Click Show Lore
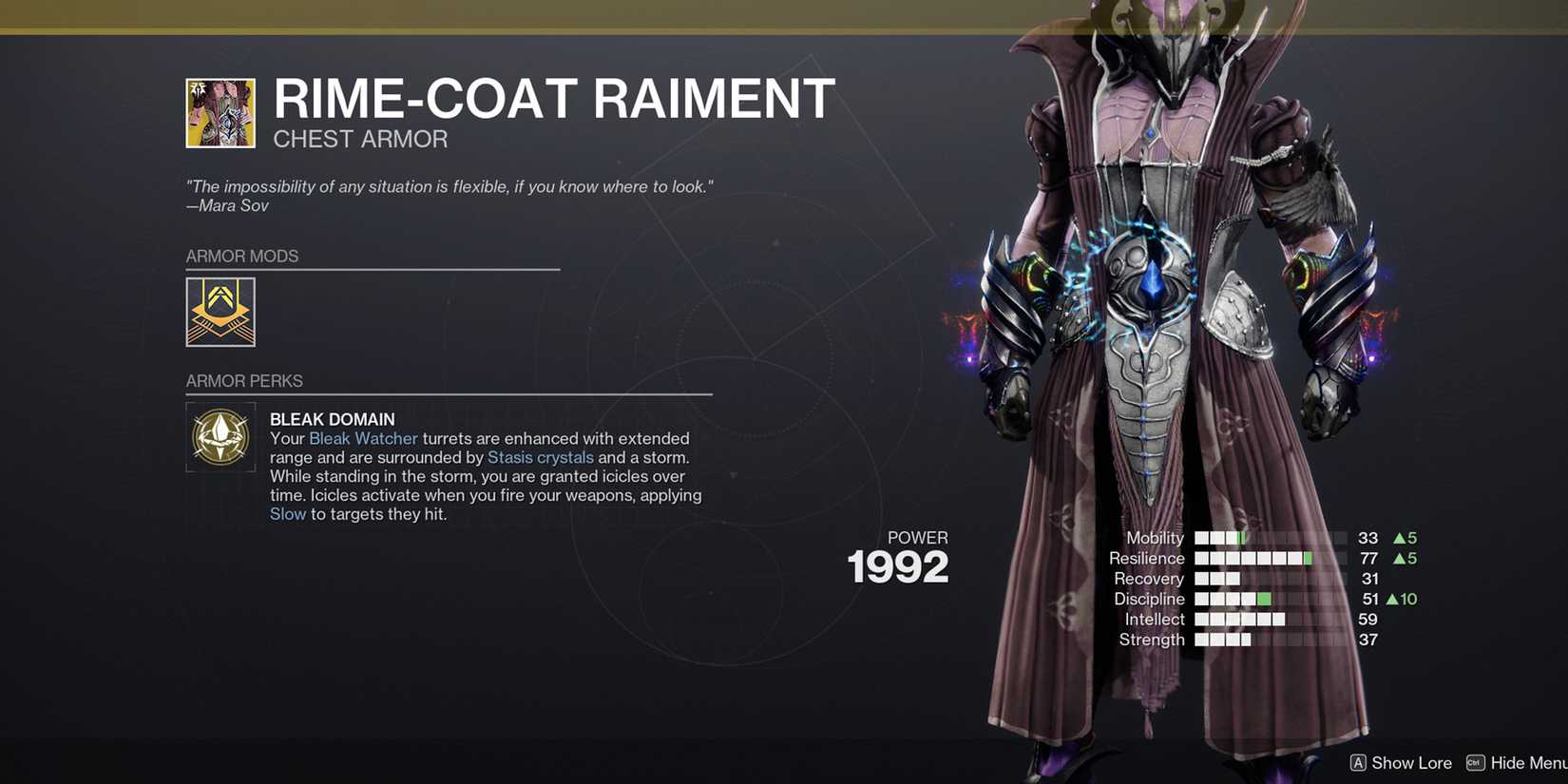Image resolution: width=1568 pixels, height=784 pixels. [x=1411, y=762]
